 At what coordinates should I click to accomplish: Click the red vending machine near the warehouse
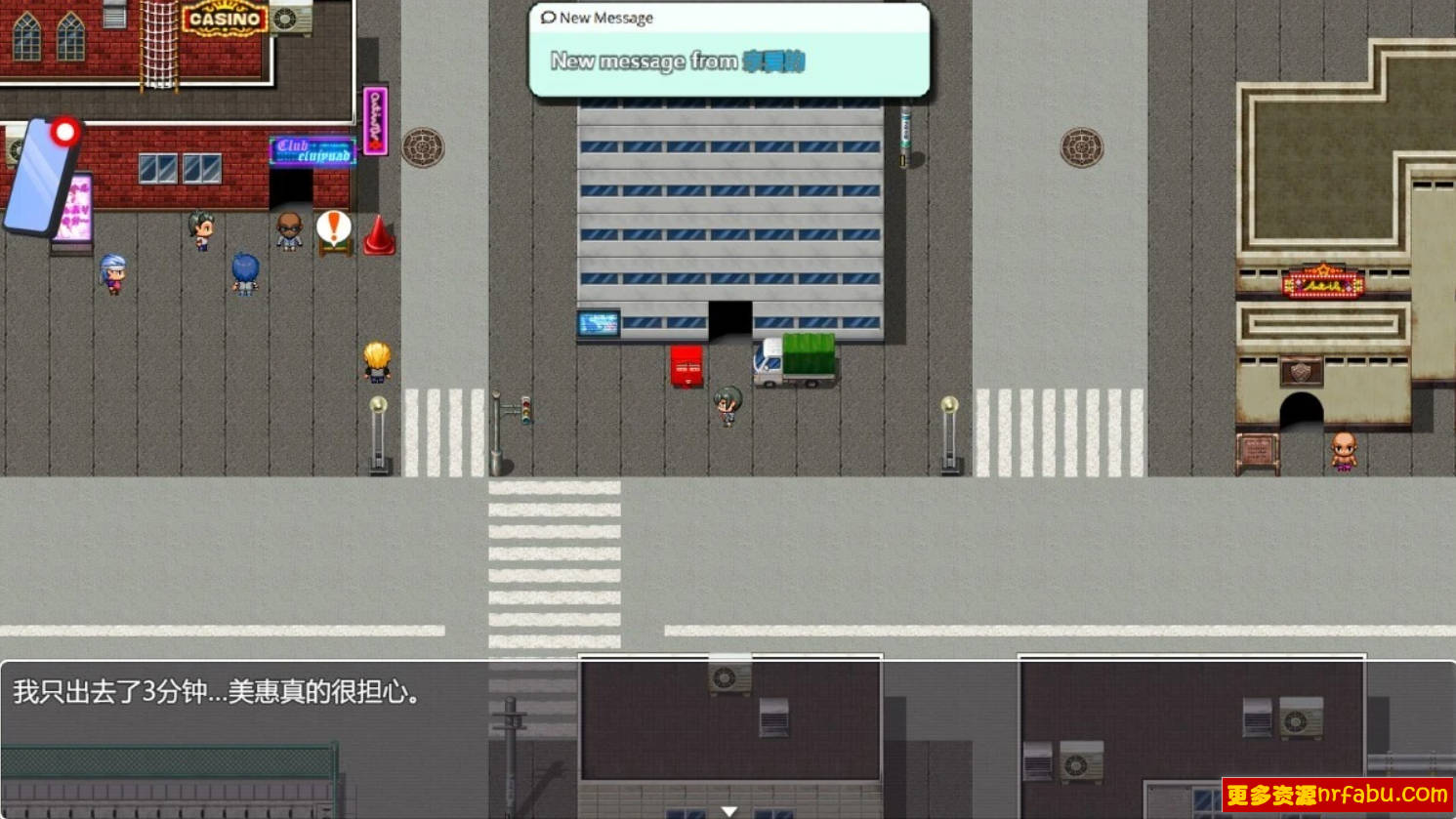pos(685,366)
